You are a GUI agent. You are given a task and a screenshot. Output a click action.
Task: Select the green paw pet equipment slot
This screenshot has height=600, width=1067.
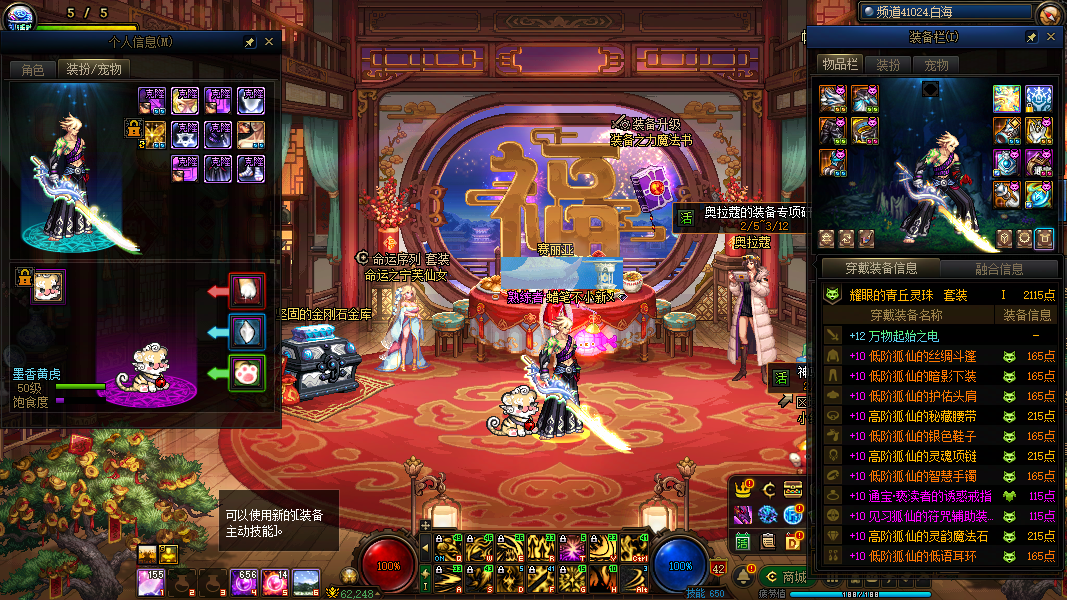coord(247,373)
